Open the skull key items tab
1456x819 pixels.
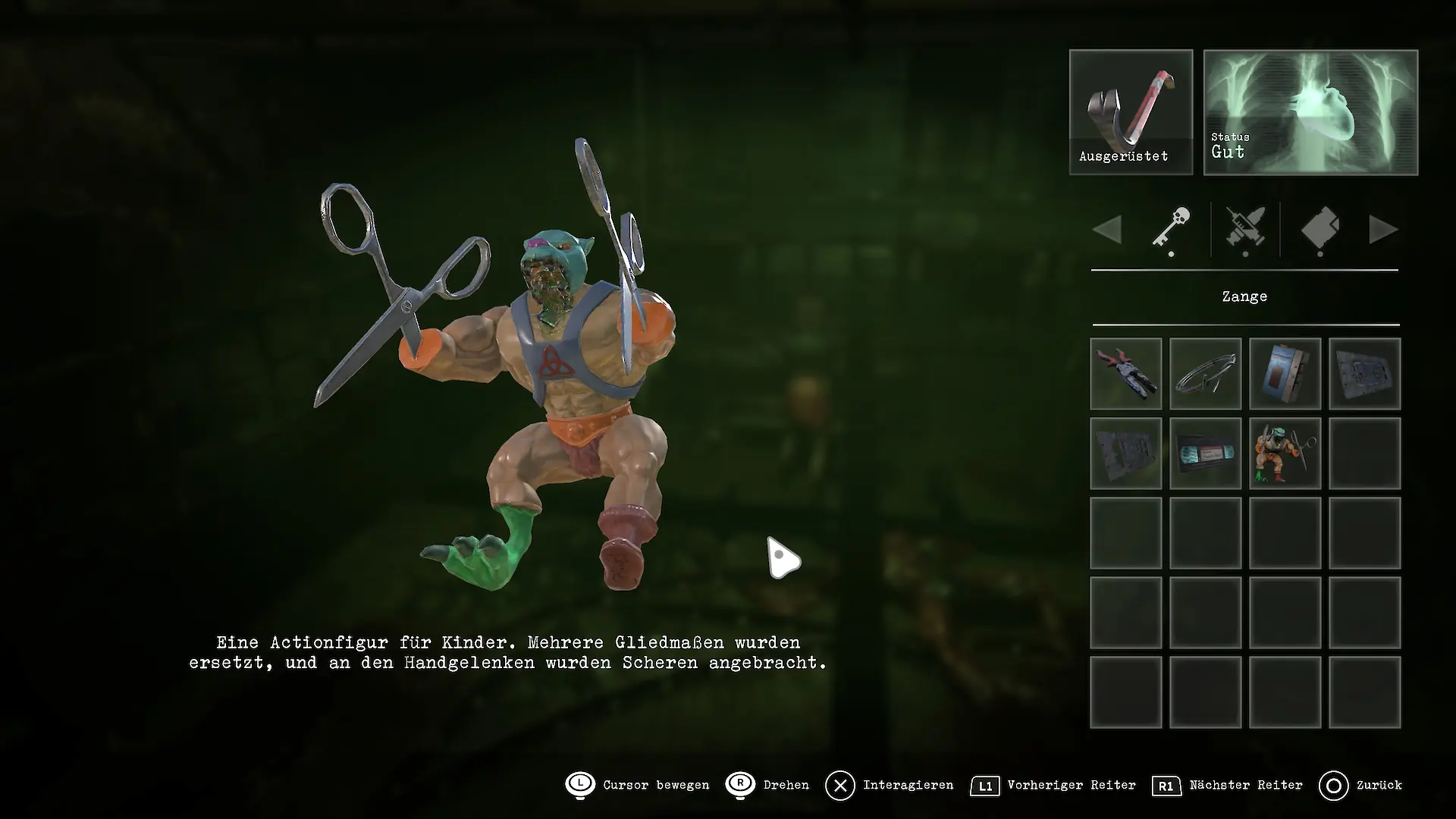click(x=1171, y=229)
